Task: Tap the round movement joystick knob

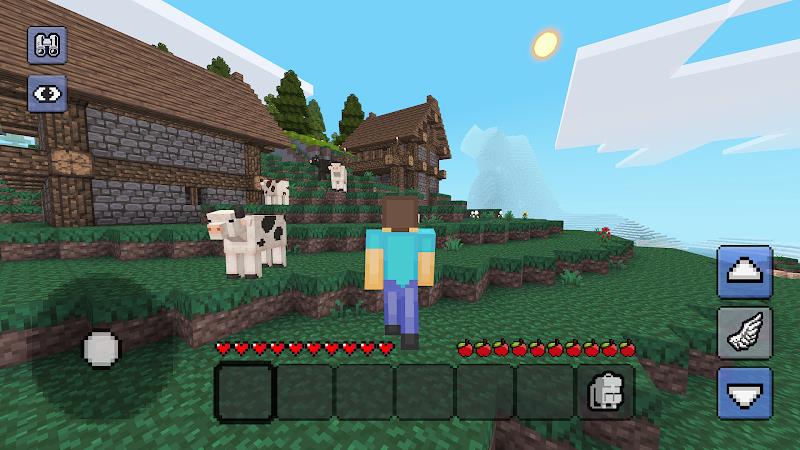Action: coord(101,349)
